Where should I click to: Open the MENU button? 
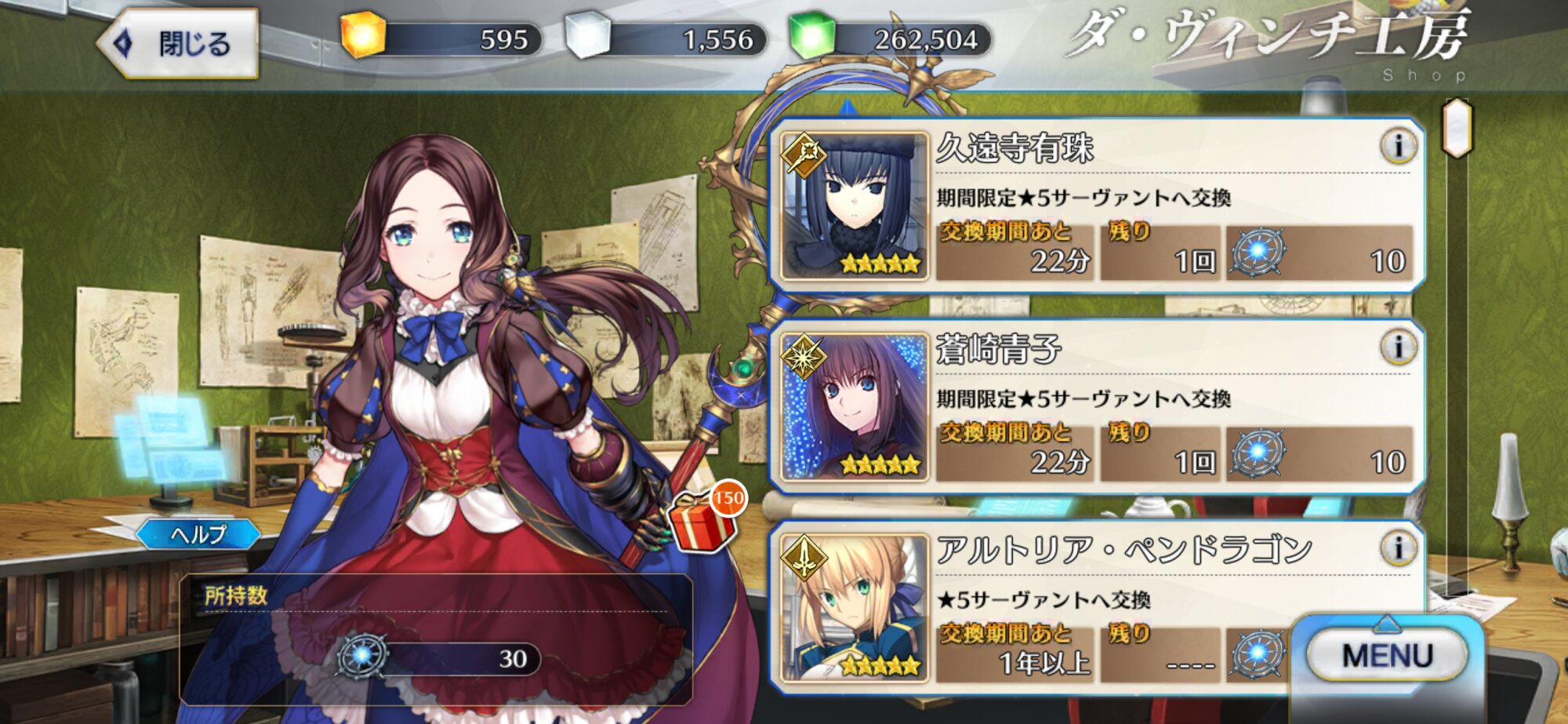coord(1386,655)
